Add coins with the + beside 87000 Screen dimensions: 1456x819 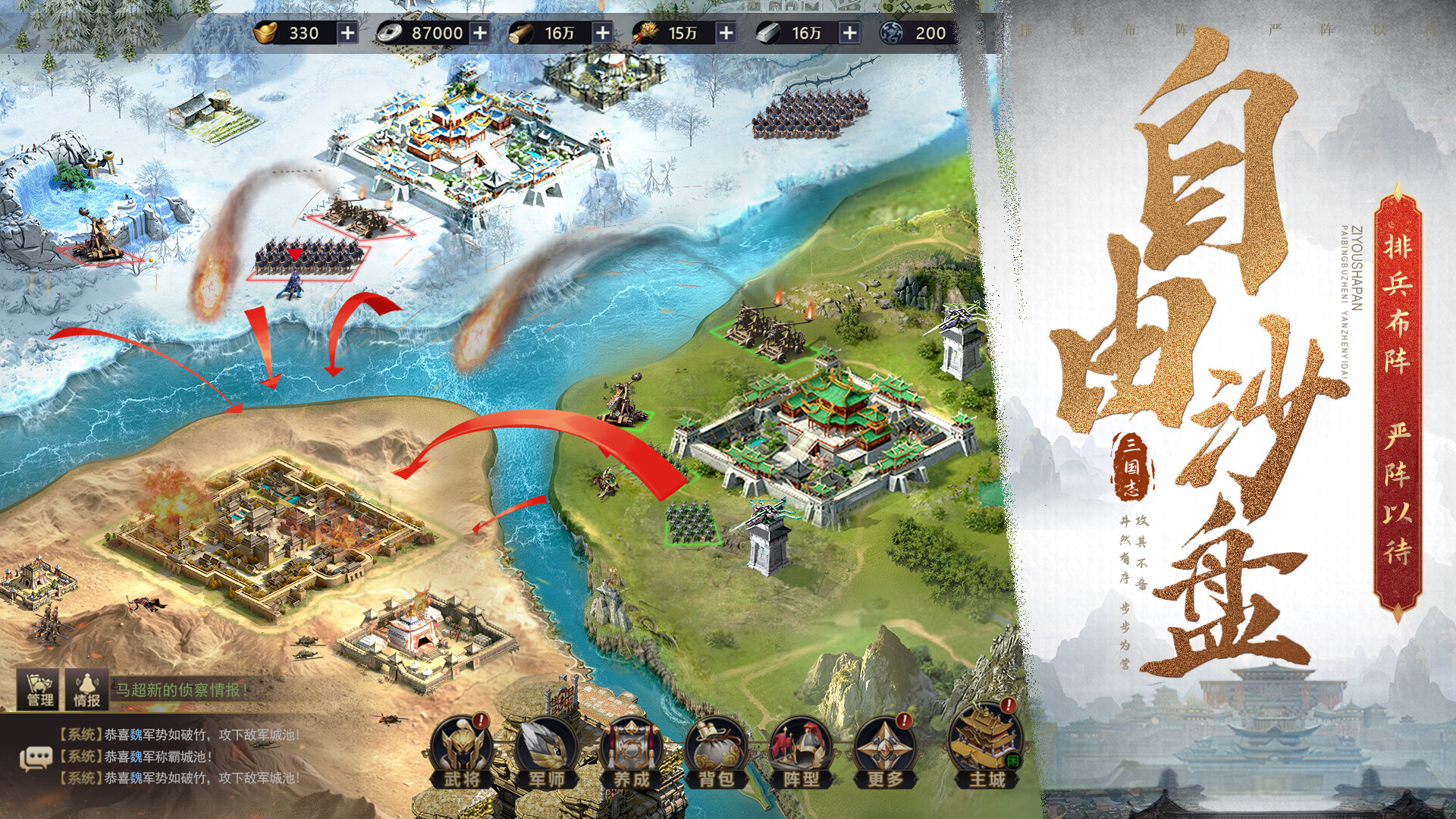481,32
